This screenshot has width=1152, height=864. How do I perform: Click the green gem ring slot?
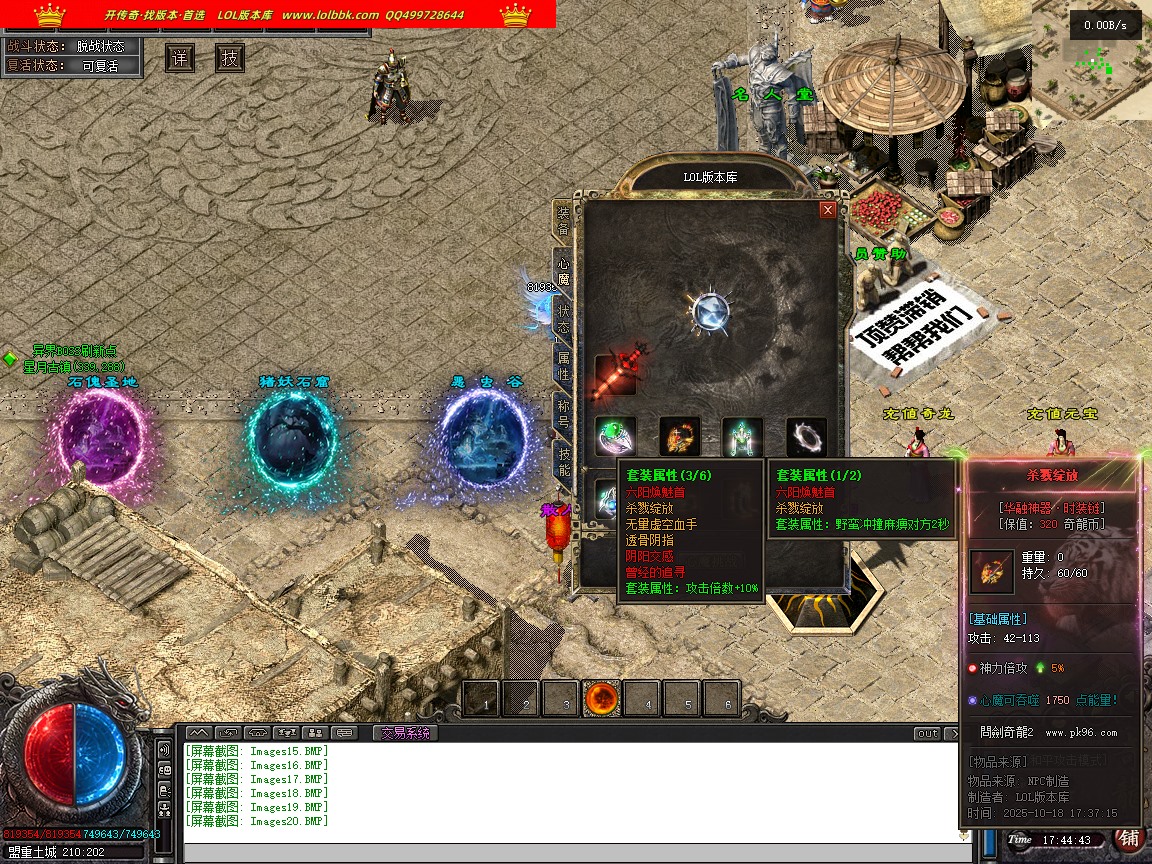615,437
